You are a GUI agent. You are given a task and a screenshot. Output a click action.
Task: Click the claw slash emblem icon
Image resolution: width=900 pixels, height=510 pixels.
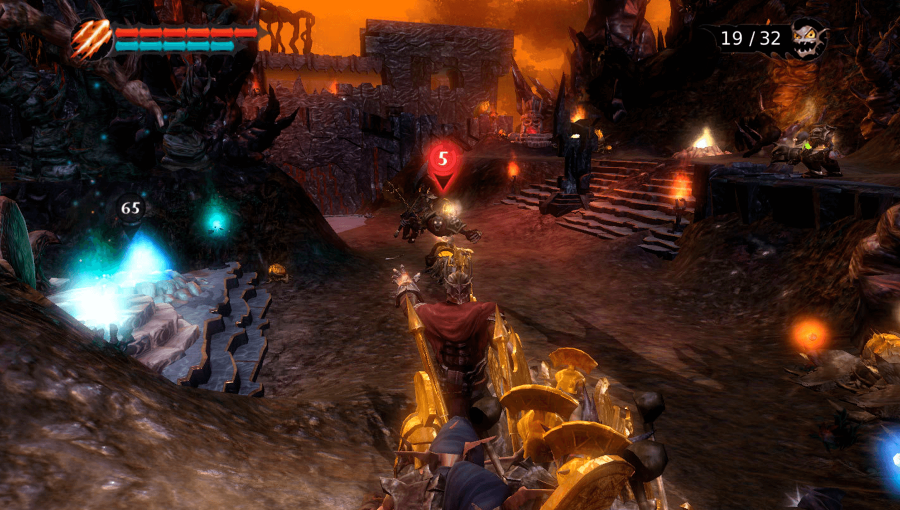click(x=90, y=39)
